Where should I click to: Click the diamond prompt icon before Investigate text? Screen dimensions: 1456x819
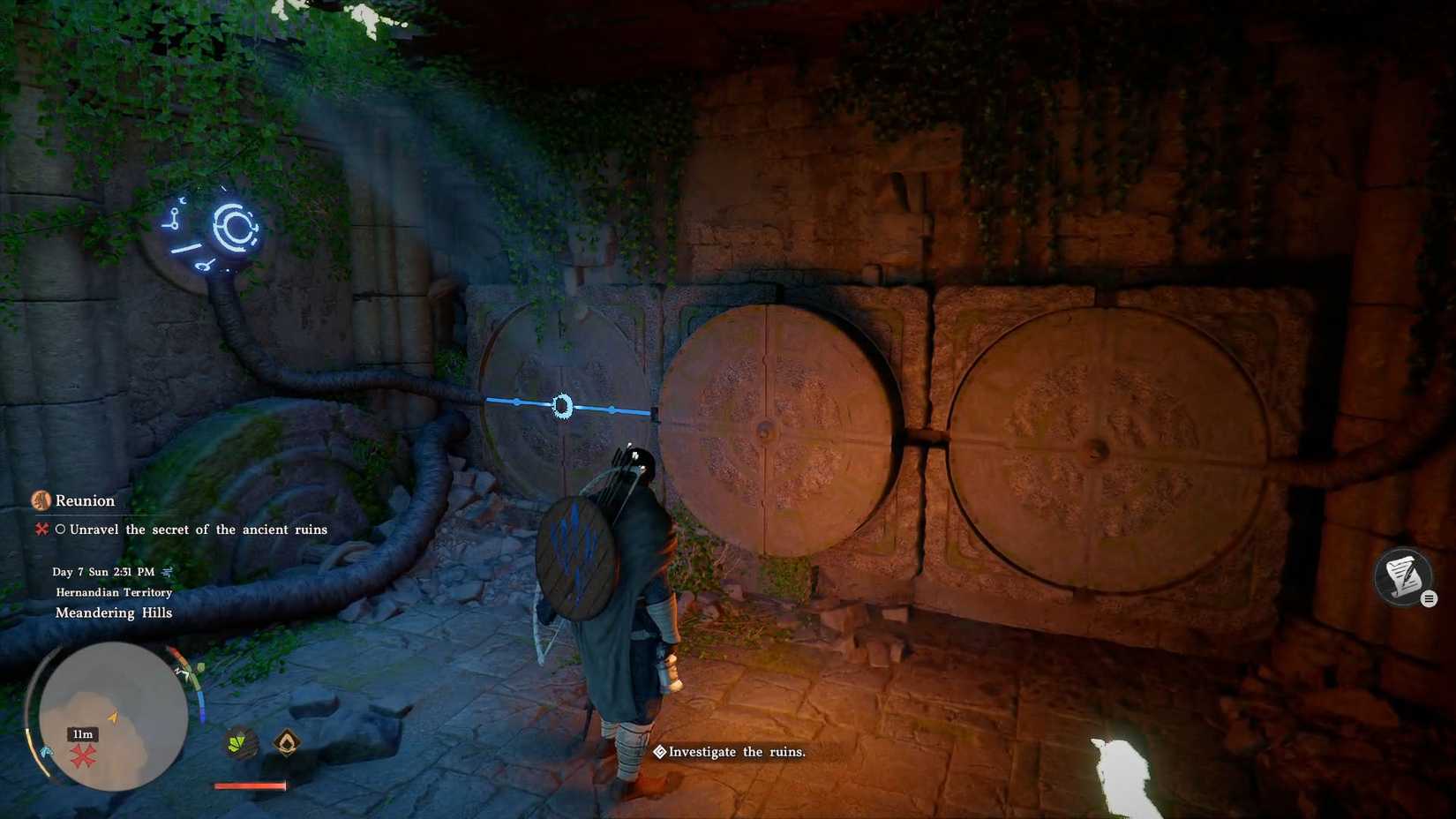coord(659,752)
